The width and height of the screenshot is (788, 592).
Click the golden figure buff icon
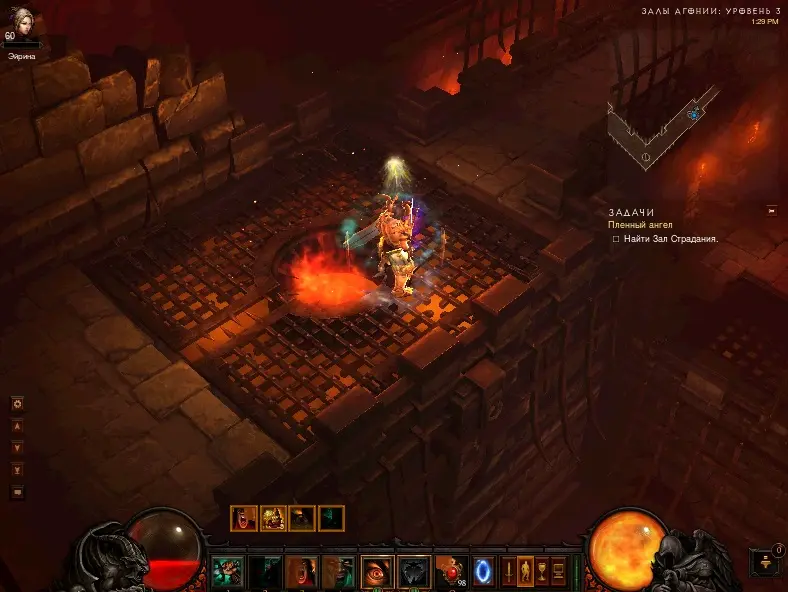click(273, 518)
